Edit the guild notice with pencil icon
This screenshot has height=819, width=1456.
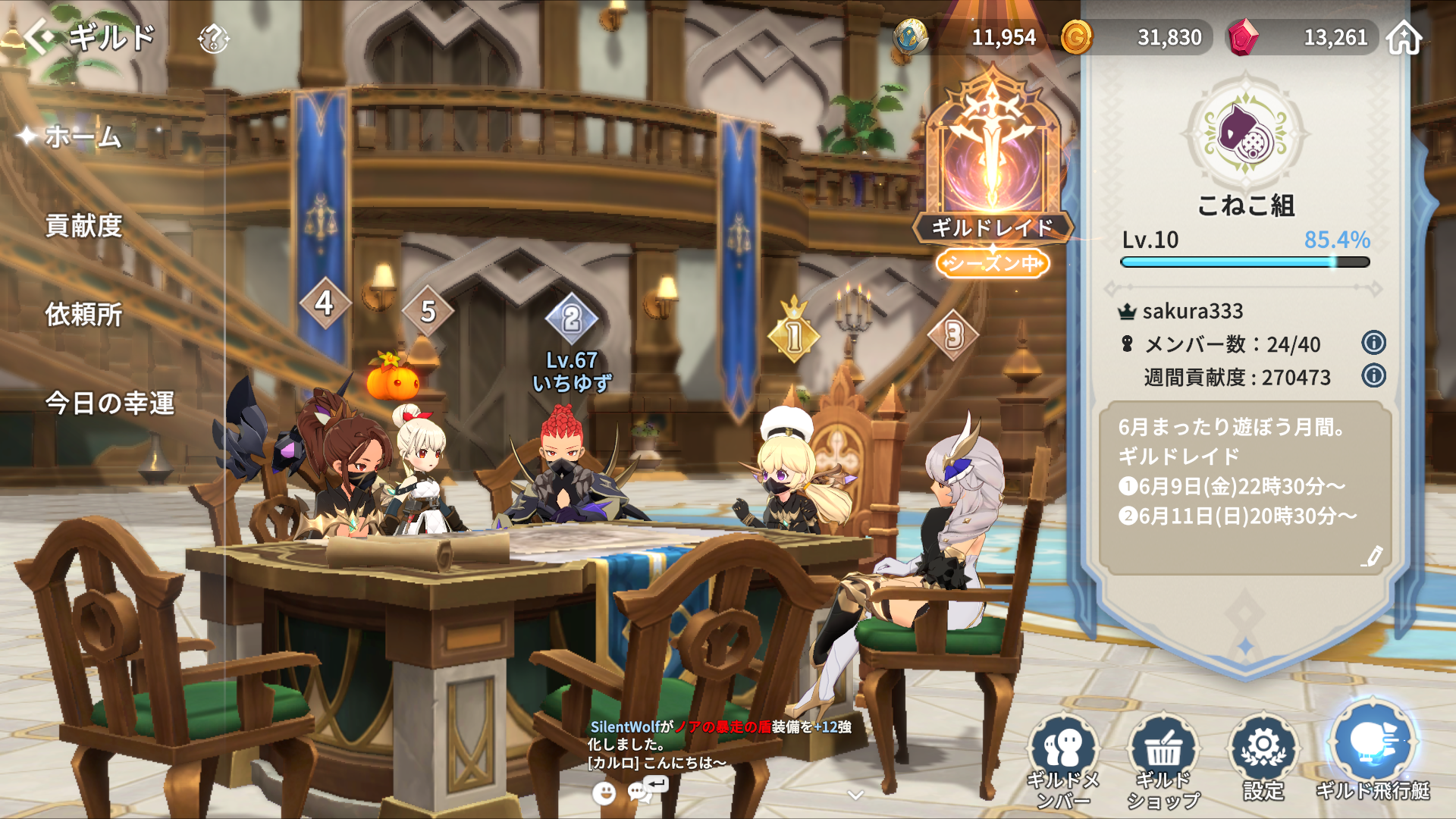pyautogui.click(x=1371, y=557)
